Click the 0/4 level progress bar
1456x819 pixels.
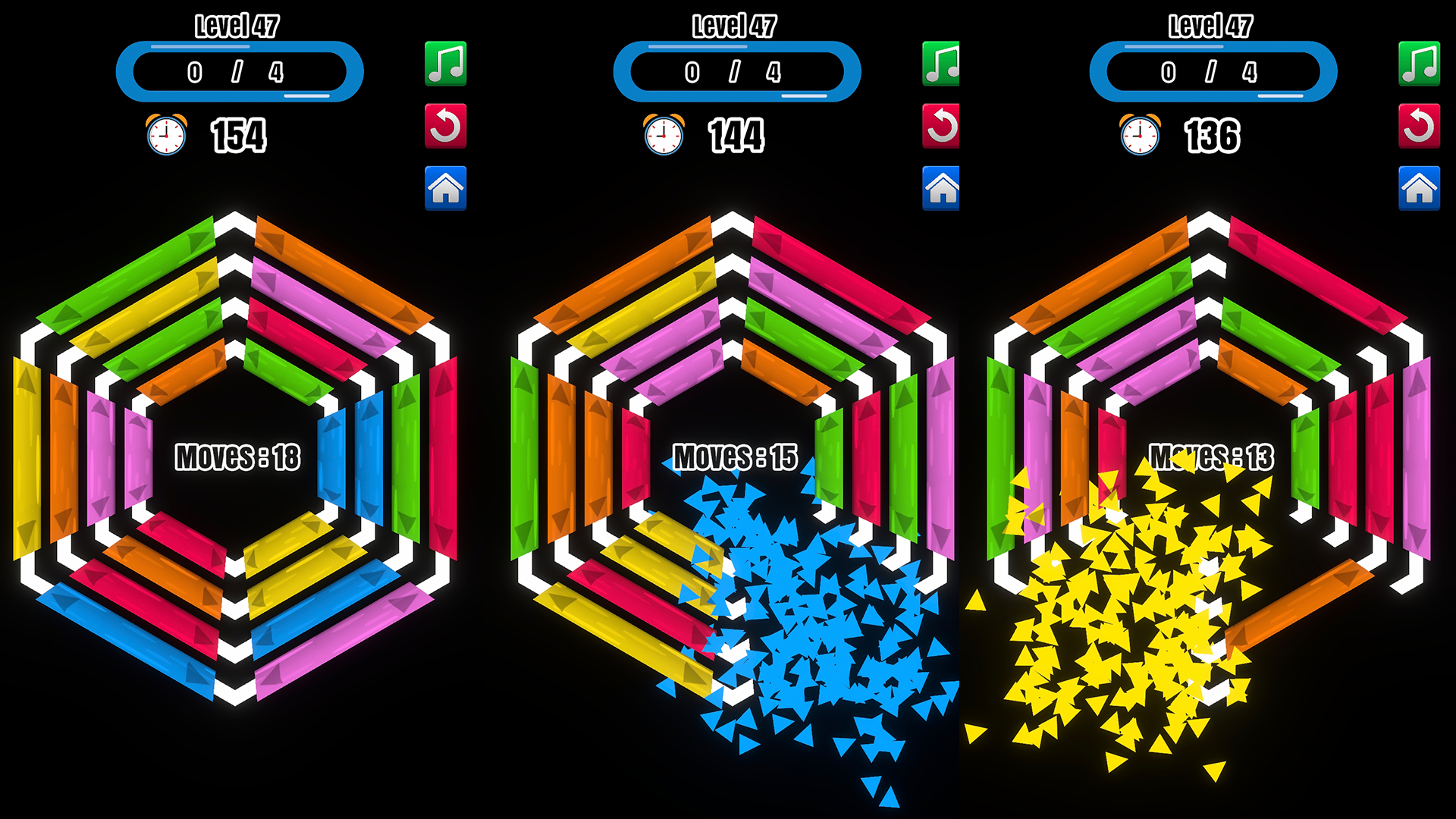(x=239, y=72)
